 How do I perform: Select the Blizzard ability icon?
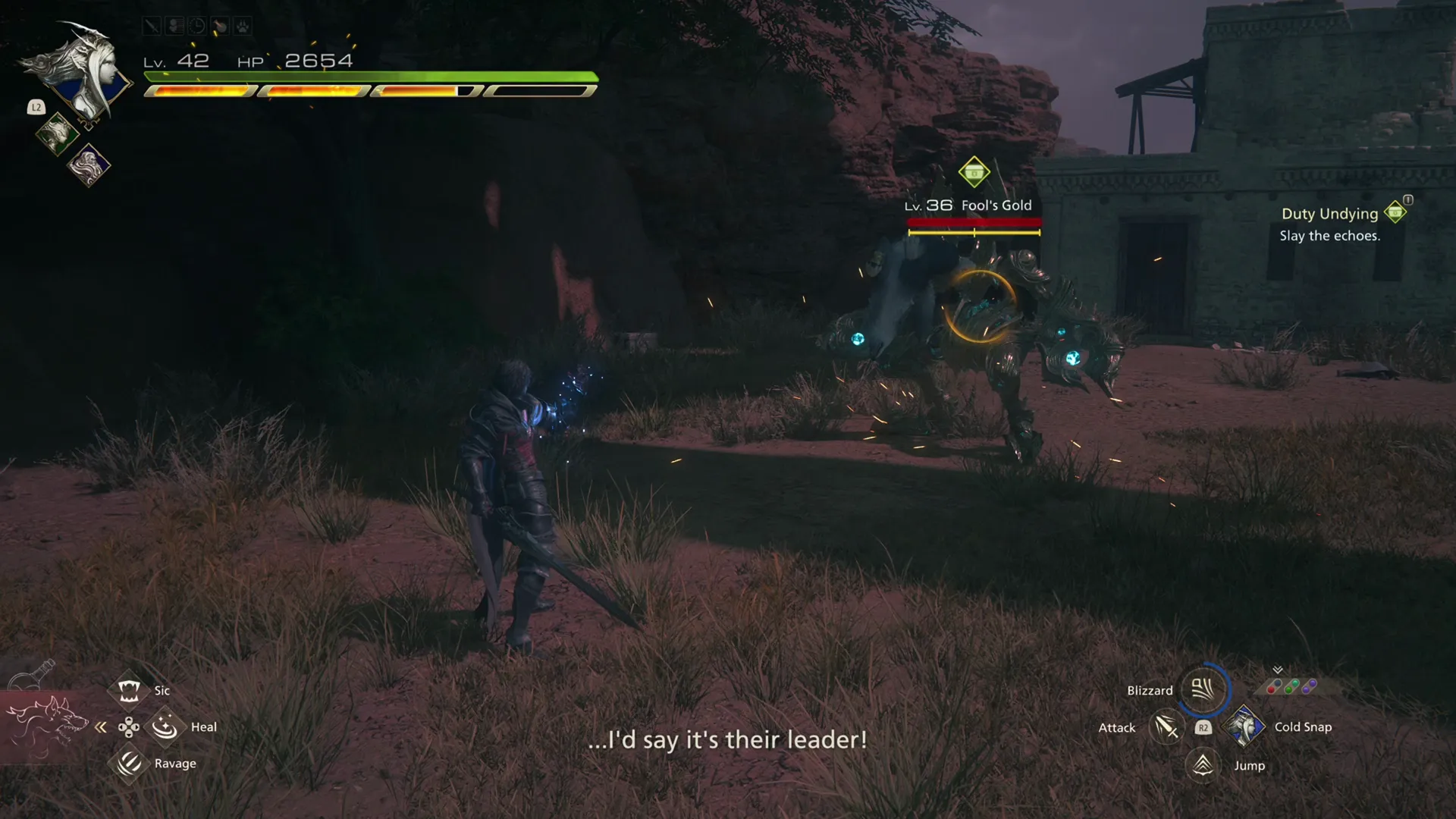tap(1205, 690)
